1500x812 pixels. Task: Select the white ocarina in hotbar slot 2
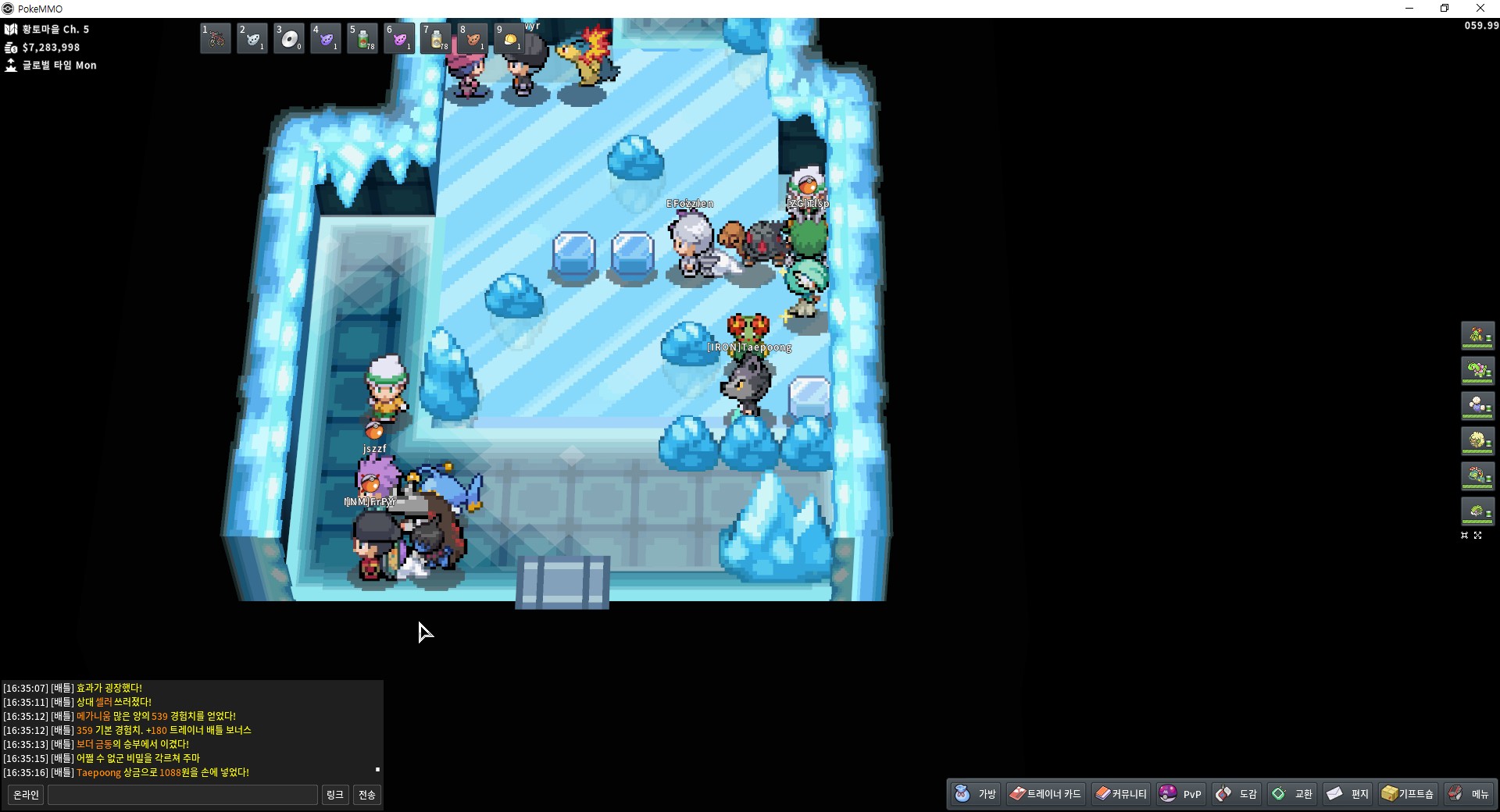point(252,38)
